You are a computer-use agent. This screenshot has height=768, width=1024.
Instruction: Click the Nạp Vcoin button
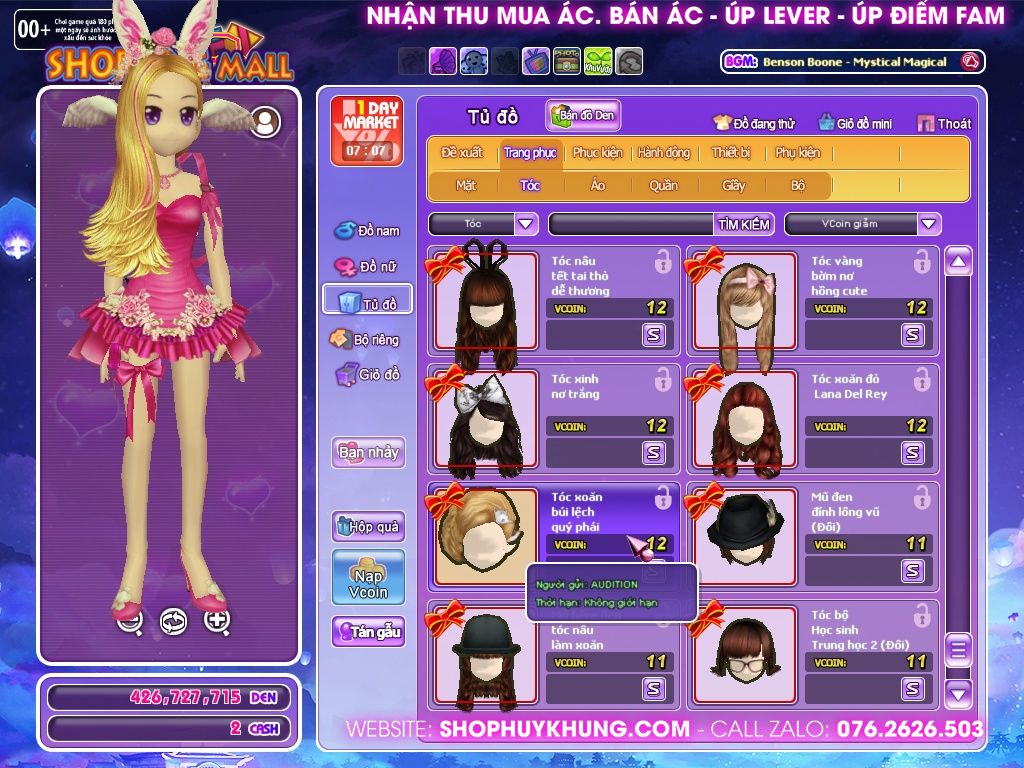coord(368,577)
